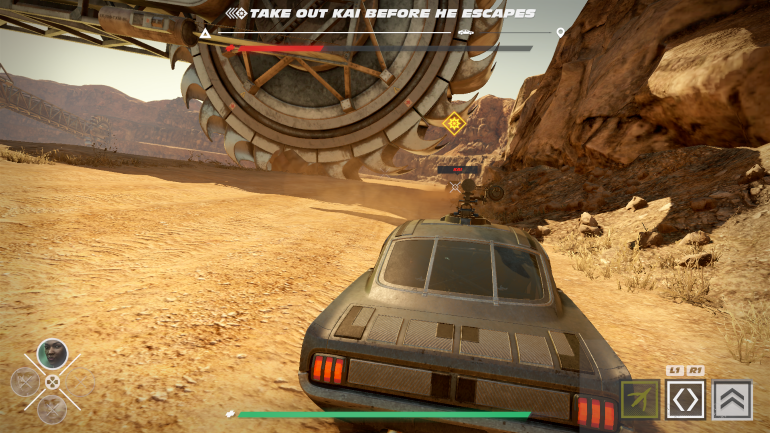Click the yellow diamond target marker
This screenshot has width=770, height=433.
[x=455, y=123]
